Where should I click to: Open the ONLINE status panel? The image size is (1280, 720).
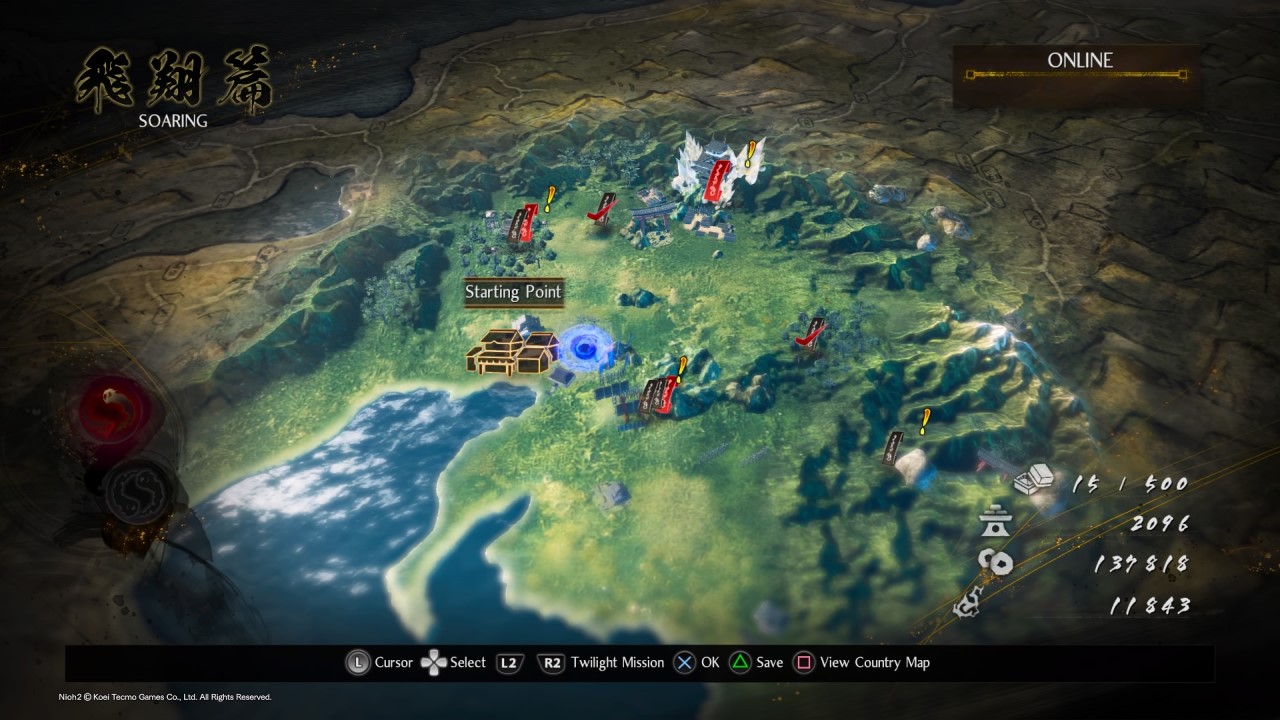click(x=1078, y=75)
